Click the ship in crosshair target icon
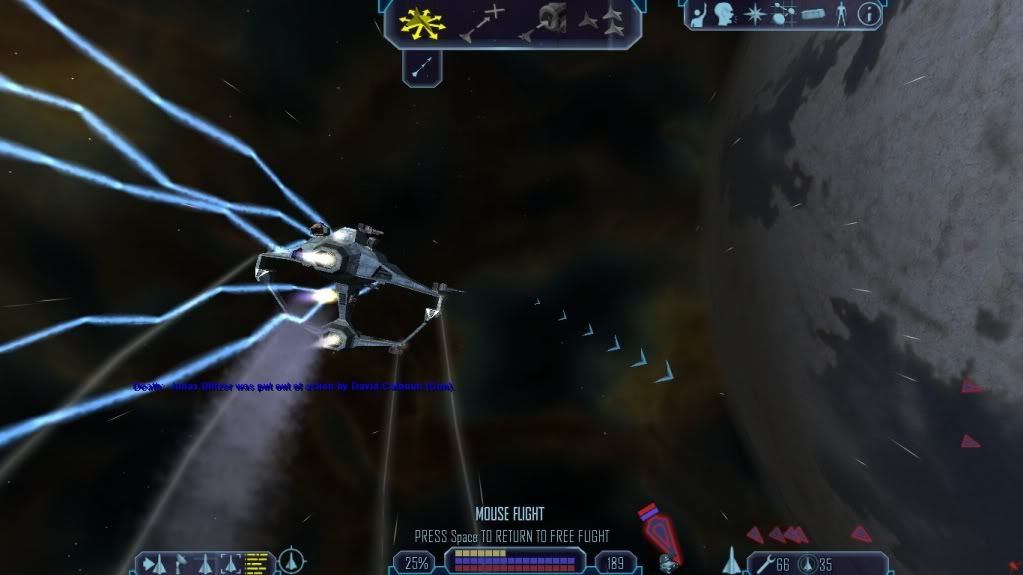Image resolution: width=1023 pixels, height=575 pixels. pos(290,560)
